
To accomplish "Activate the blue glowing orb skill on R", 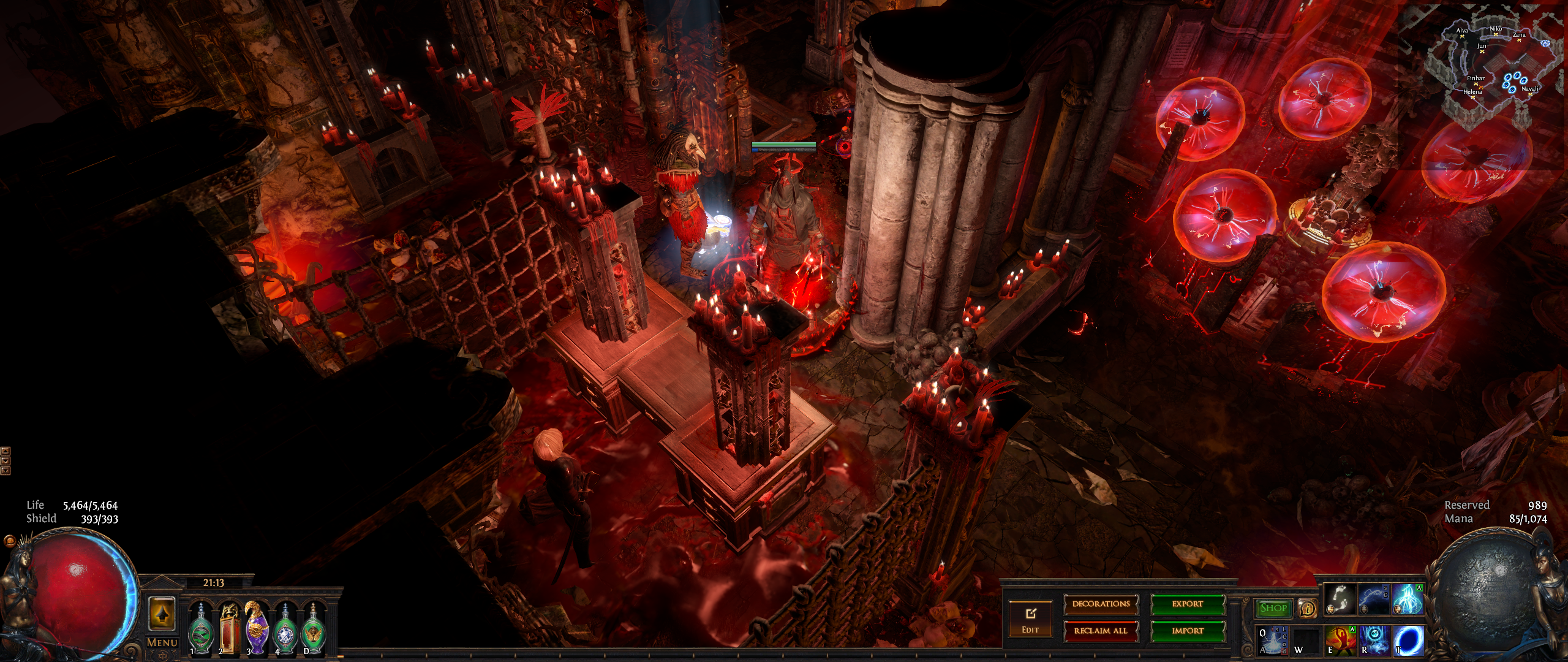I will coord(1374,639).
